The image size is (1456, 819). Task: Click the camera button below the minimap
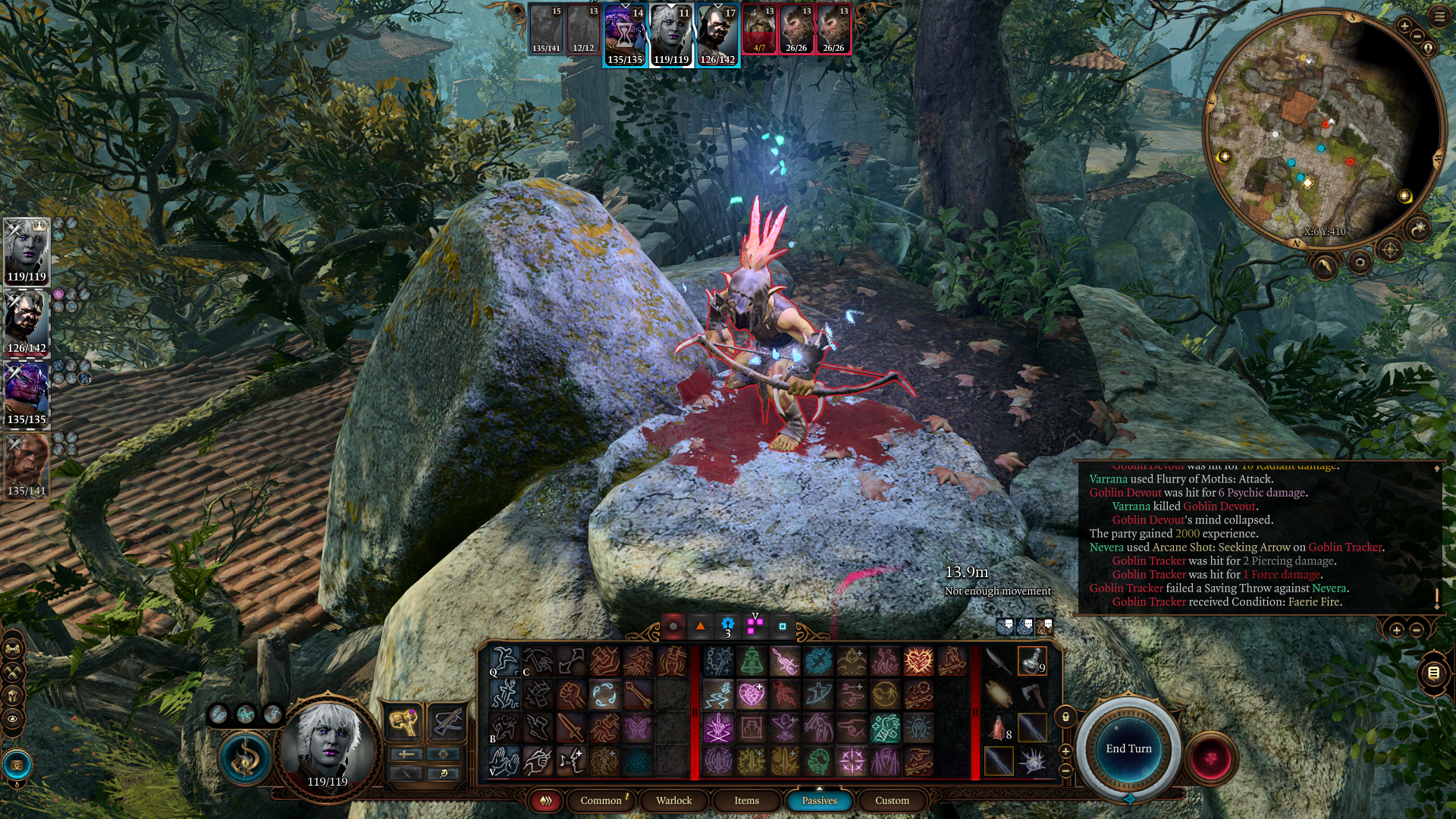[1359, 262]
